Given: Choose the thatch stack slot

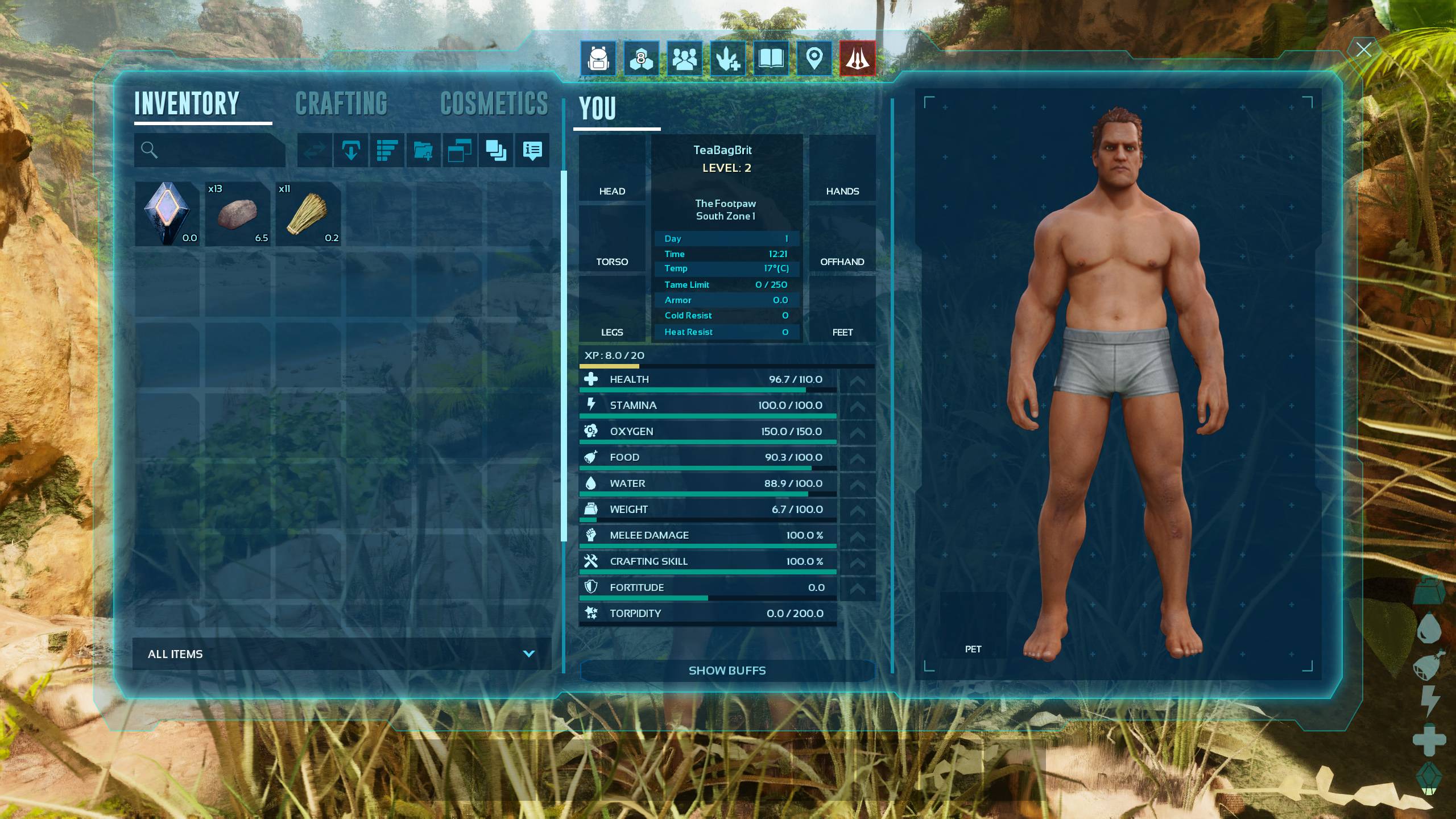Looking at the screenshot, I should click(x=308, y=214).
